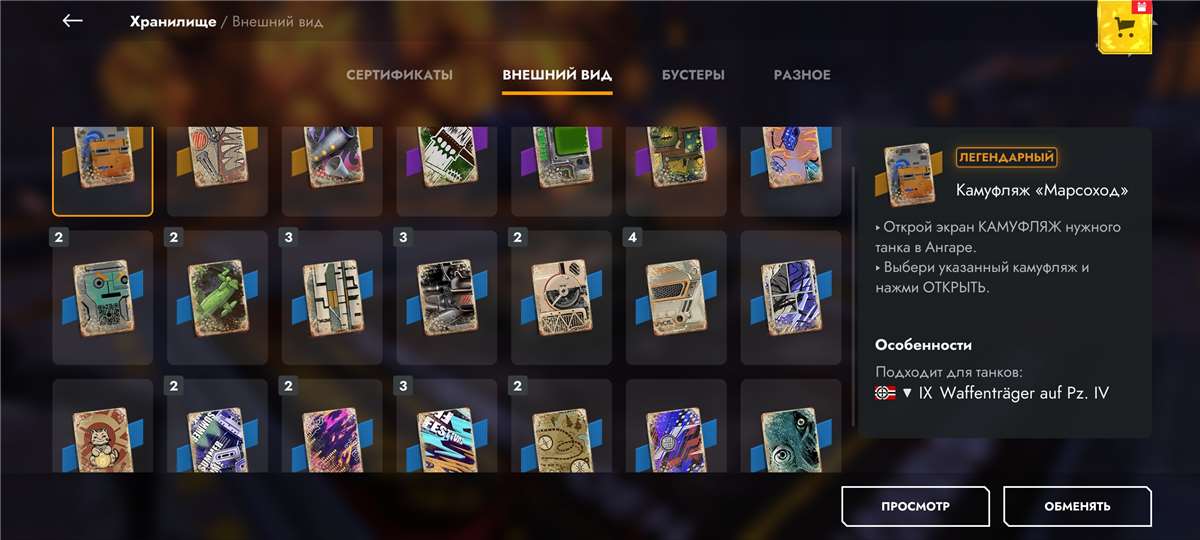
Task: Click the Просмотр button
Action: coord(915,506)
